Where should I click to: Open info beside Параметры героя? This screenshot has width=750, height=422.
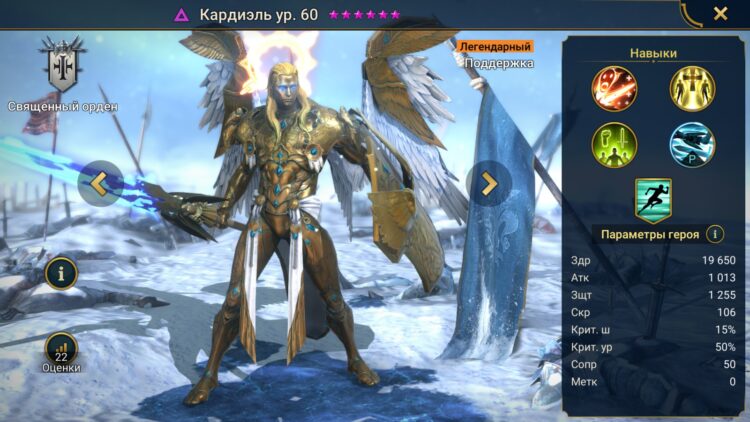(x=715, y=234)
